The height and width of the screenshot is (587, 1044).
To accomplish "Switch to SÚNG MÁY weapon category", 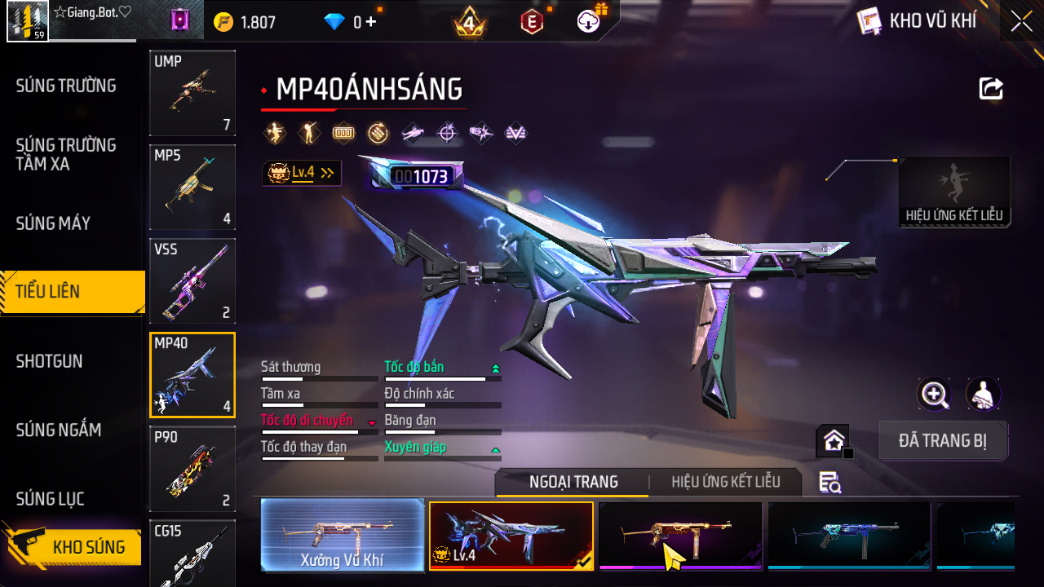I will point(53,223).
